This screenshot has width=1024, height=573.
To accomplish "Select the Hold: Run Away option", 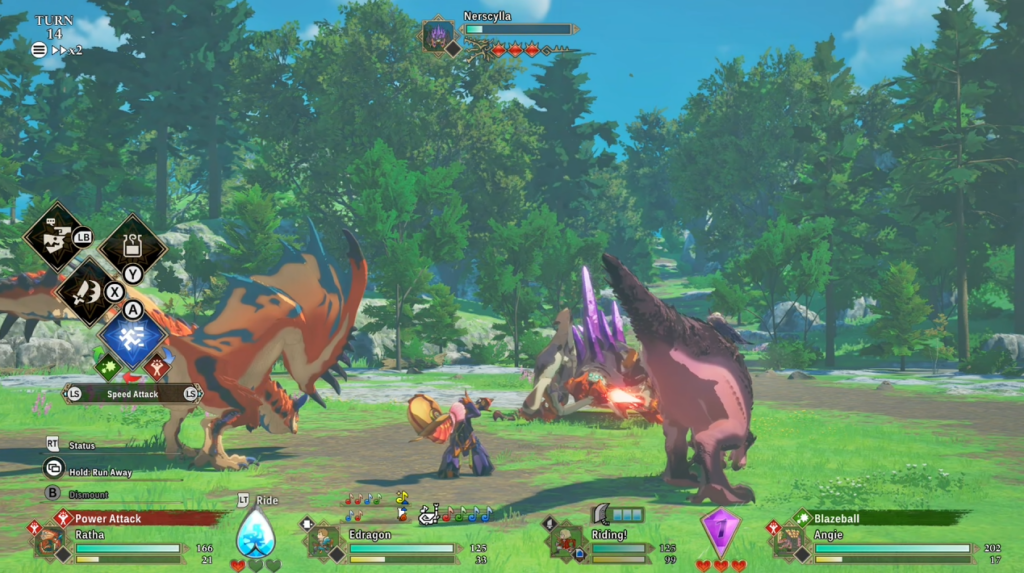I will coord(98,470).
